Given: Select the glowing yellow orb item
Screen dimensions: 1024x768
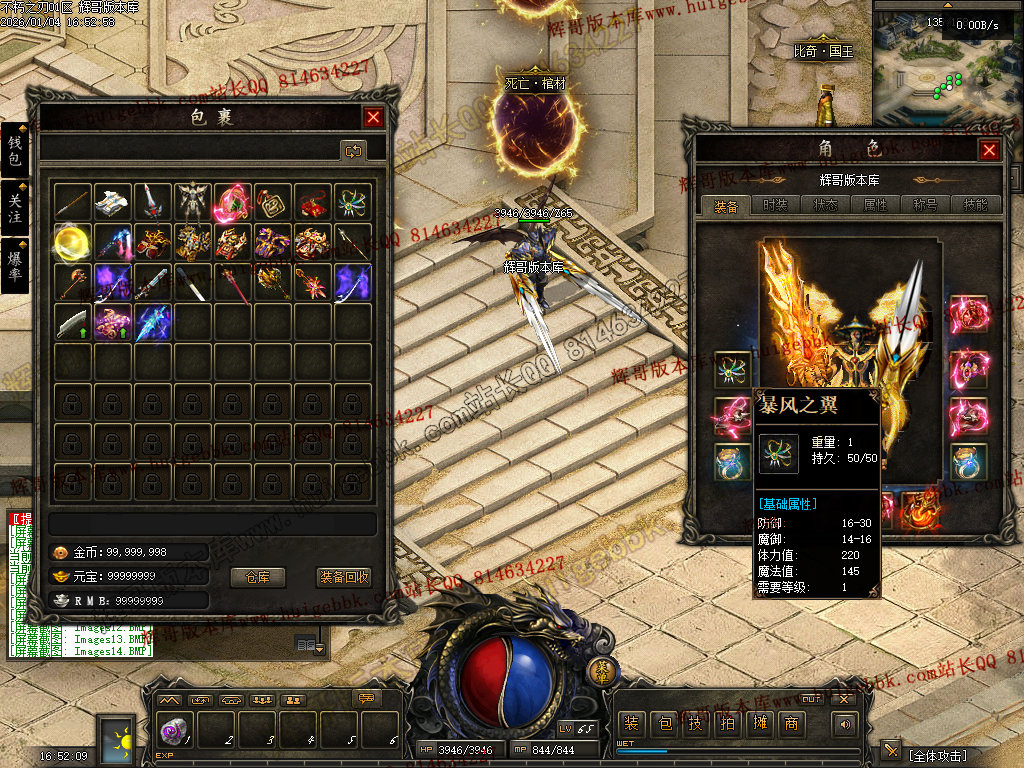Looking at the screenshot, I should pos(73,242).
